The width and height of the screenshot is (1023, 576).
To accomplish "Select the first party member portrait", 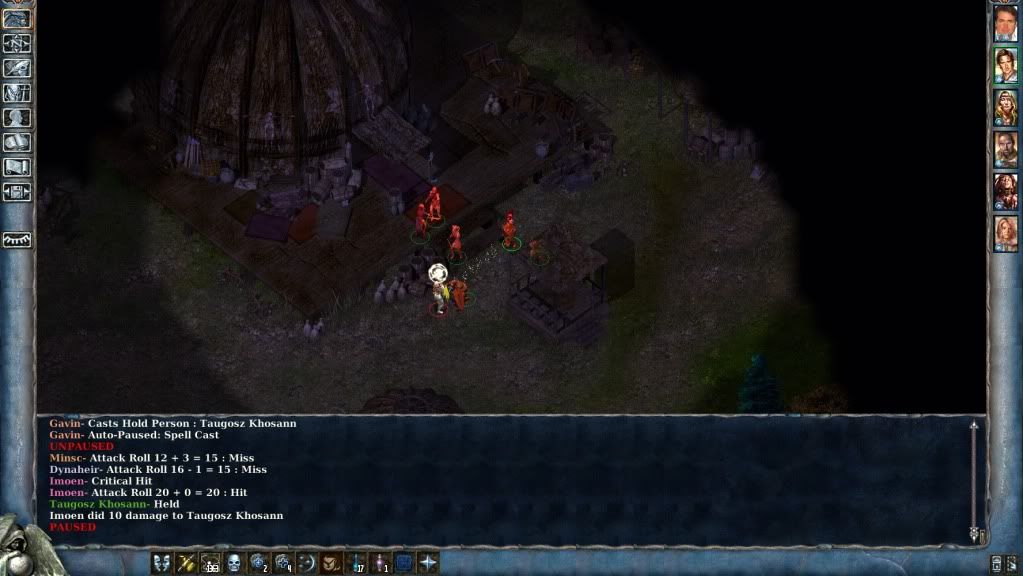I will pos(1005,24).
